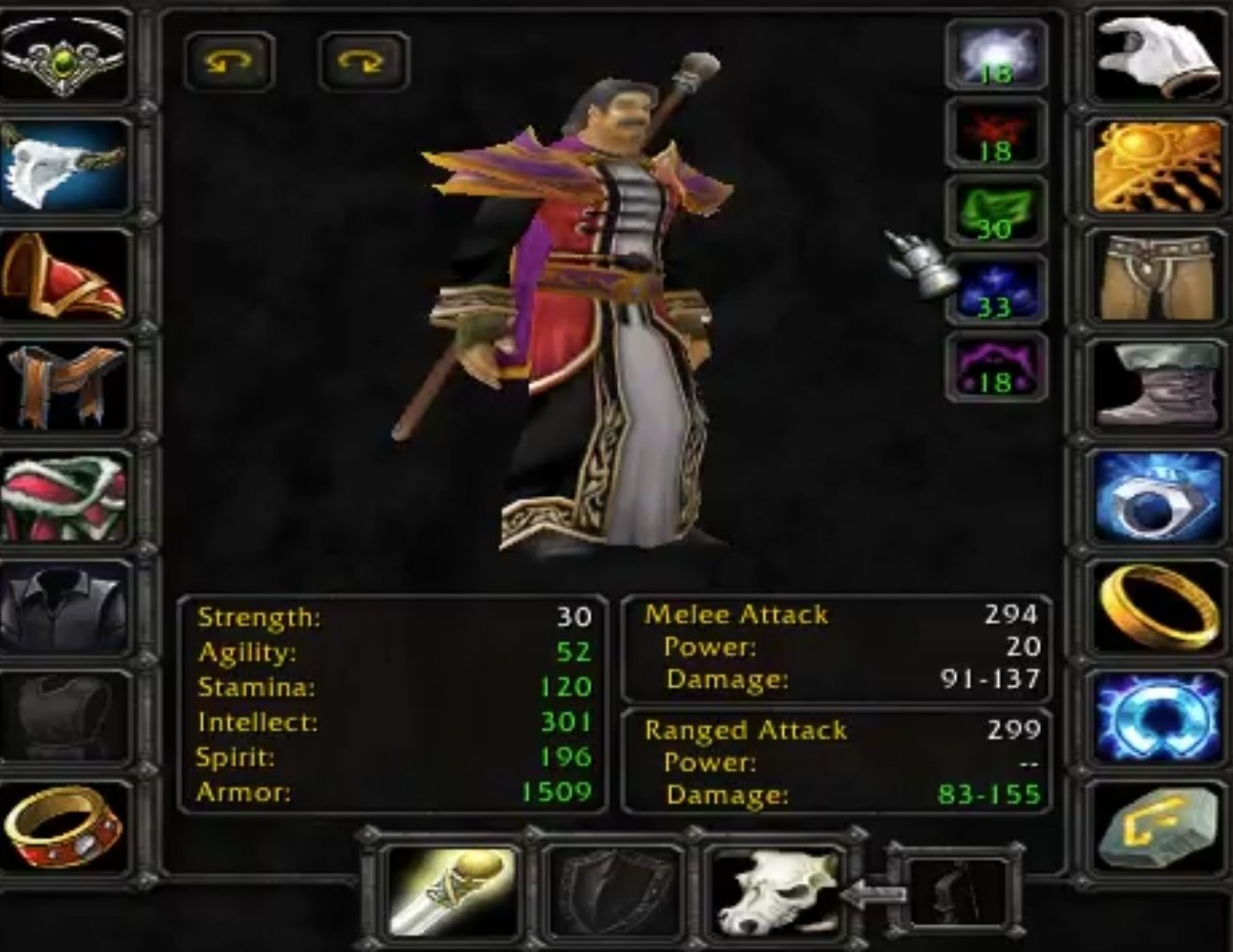Cancel the green buff with 30 minutes remaining

coord(997,208)
